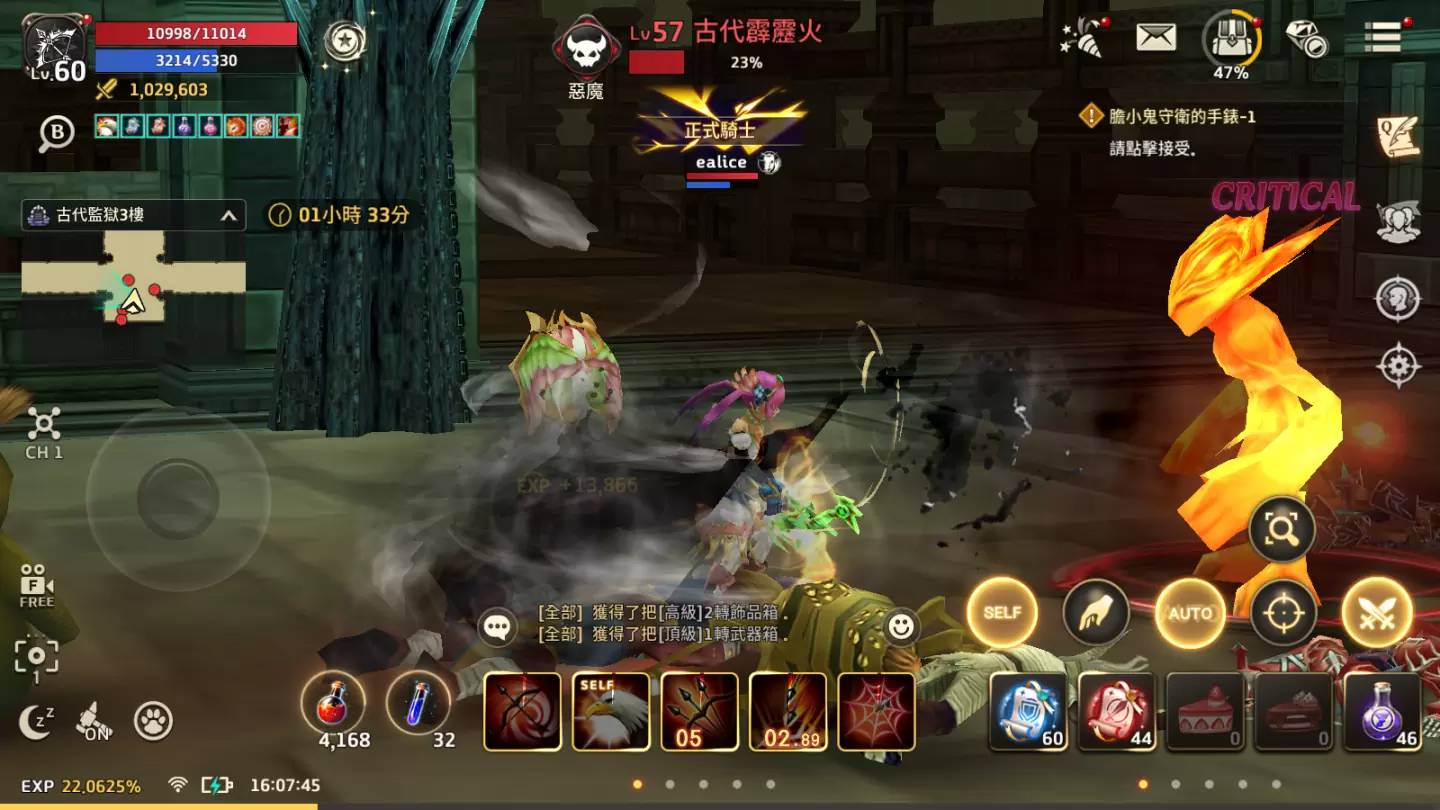Open the mail envelope inbox
1440x810 pixels.
click(x=1156, y=37)
